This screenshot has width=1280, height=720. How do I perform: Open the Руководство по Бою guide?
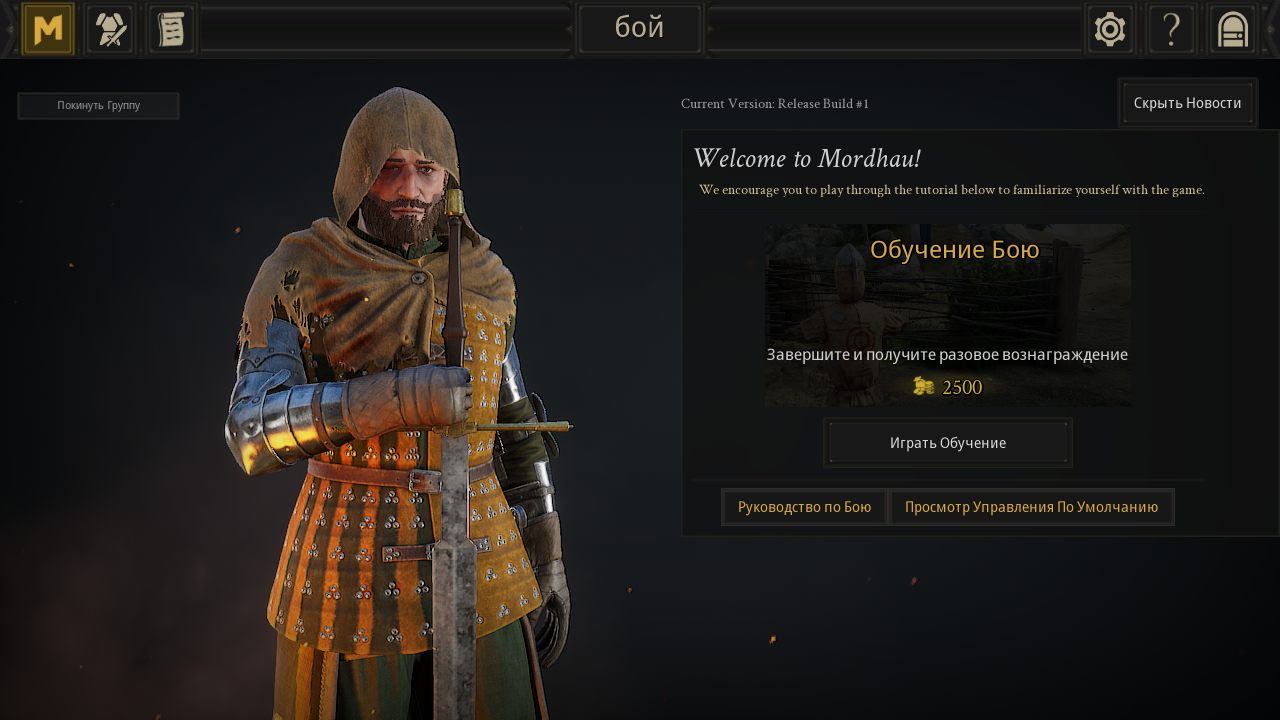[804, 507]
